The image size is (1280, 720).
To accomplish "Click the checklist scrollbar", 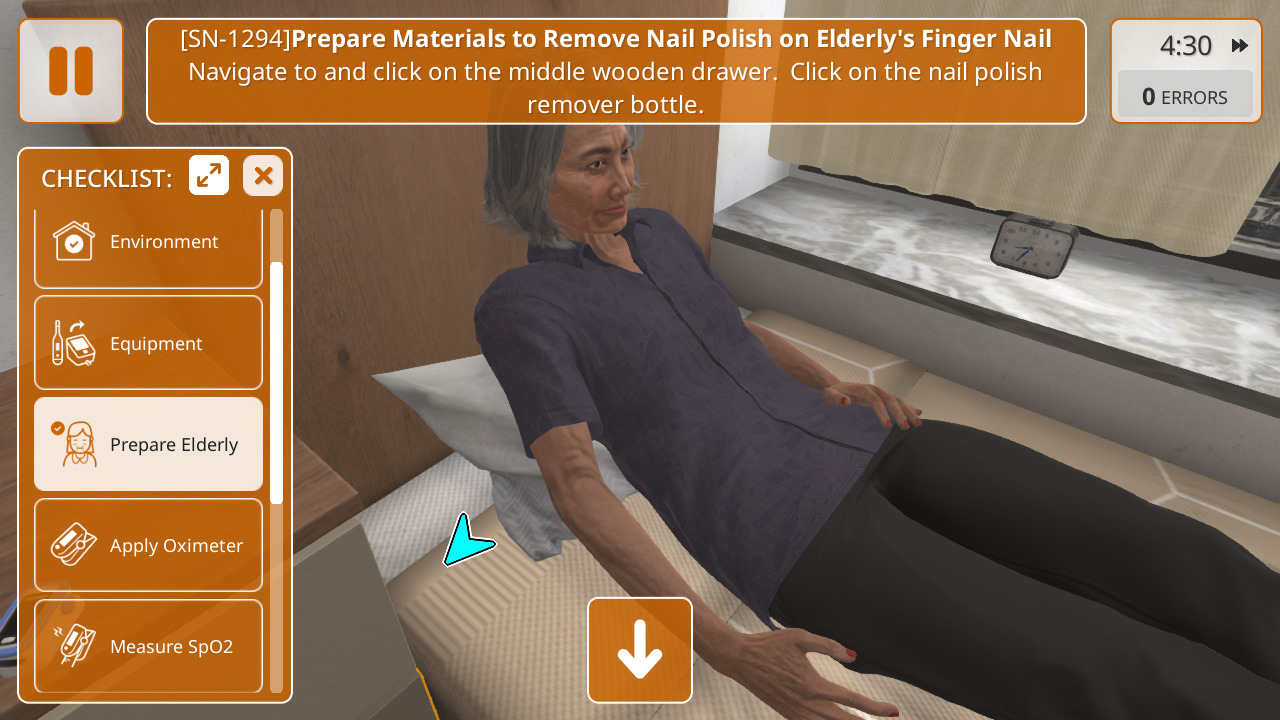I will [x=276, y=380].
